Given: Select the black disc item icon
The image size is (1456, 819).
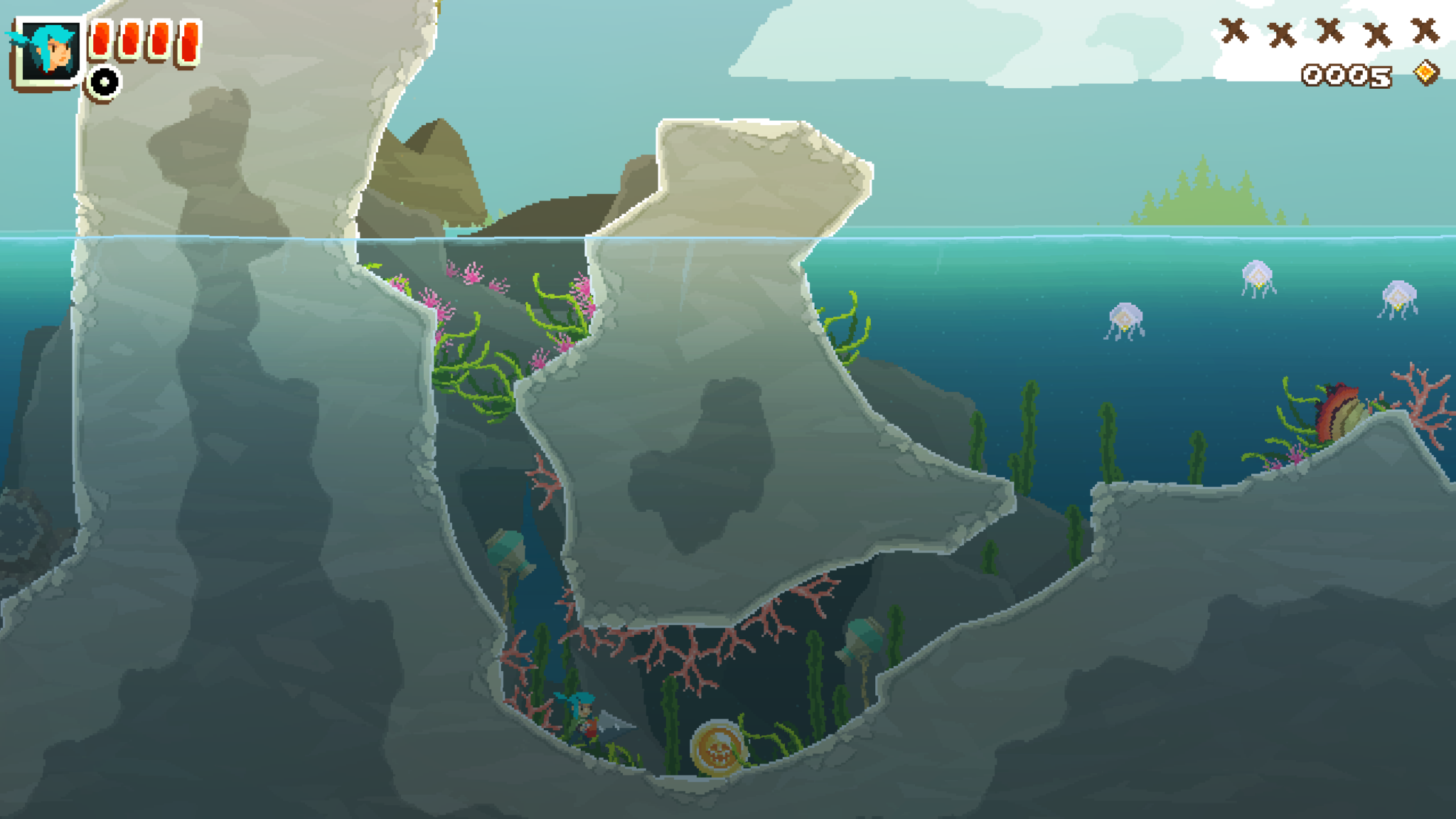Looking at the screenshot, I should [x=105, y=82].
